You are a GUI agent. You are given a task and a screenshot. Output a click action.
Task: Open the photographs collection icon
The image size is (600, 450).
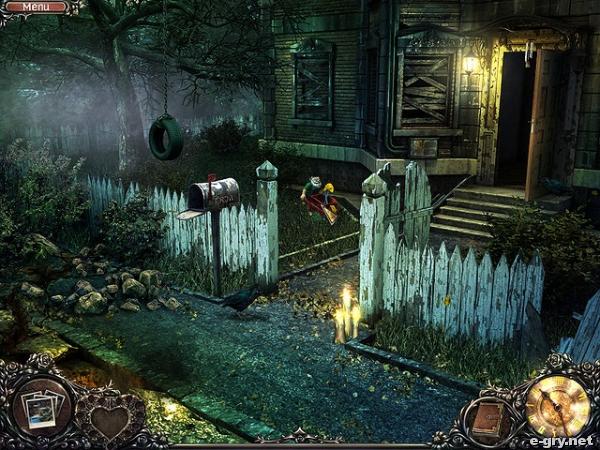pyautogui.click(x=42, y=408)
